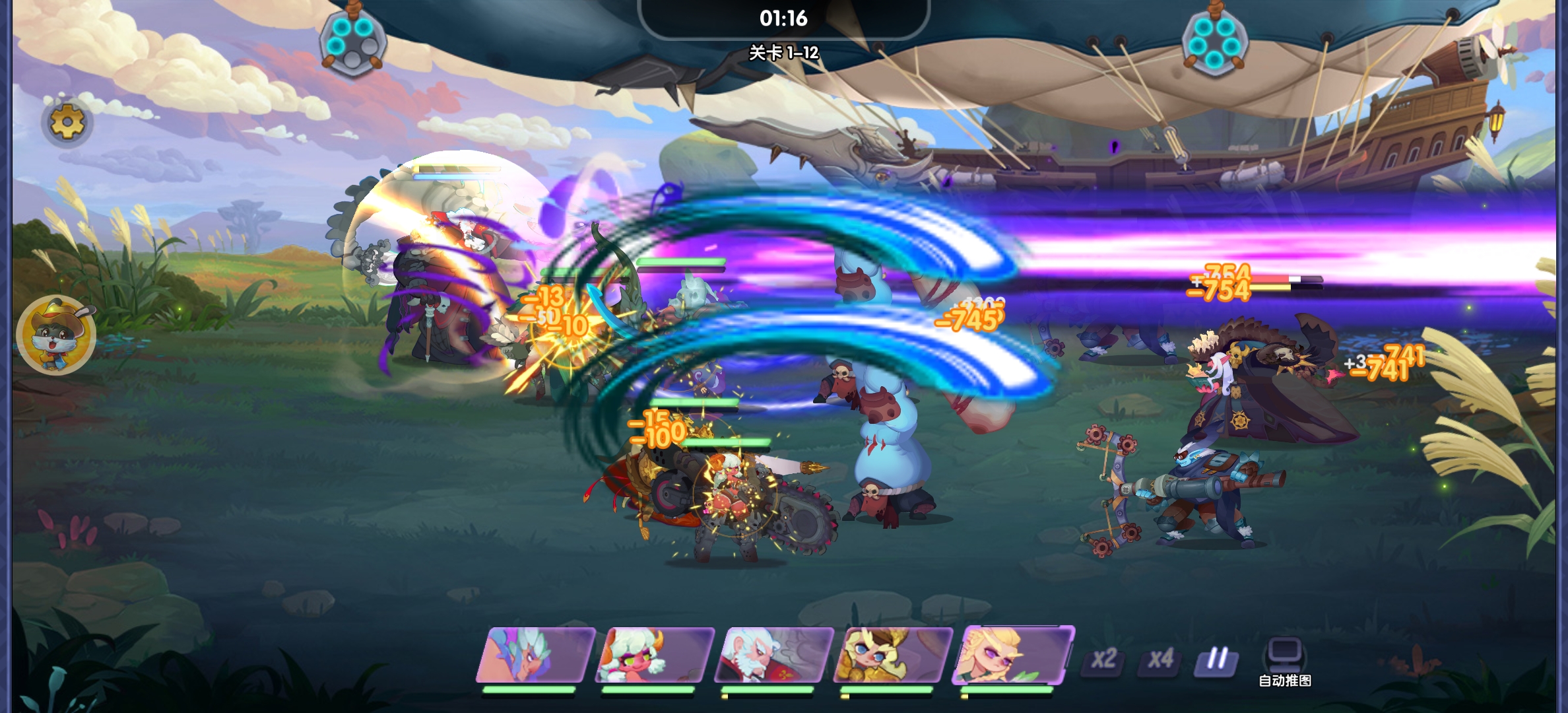The height and width of the screenshot is (713, 1568).
Task: Set battle speed to x2
Action: pos(1103,659)
